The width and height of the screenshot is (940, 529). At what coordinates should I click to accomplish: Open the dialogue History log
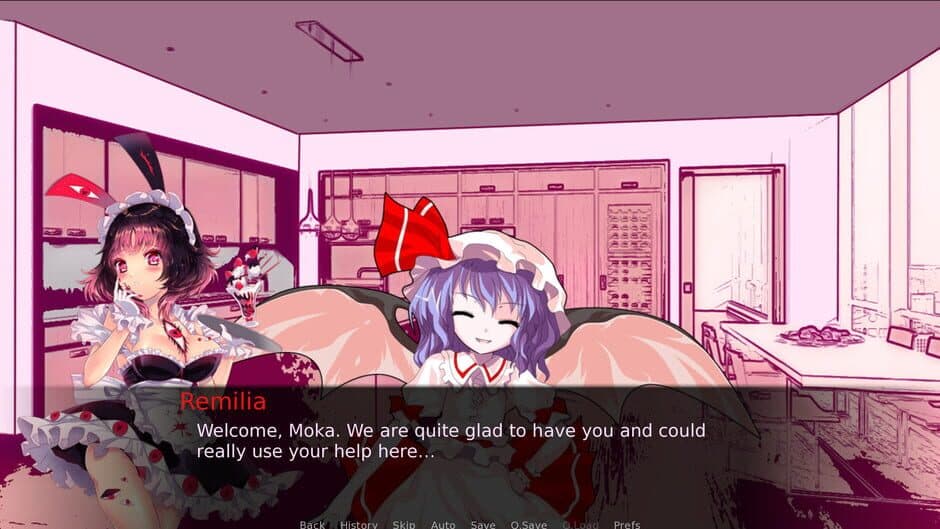(x=359, y=524)
